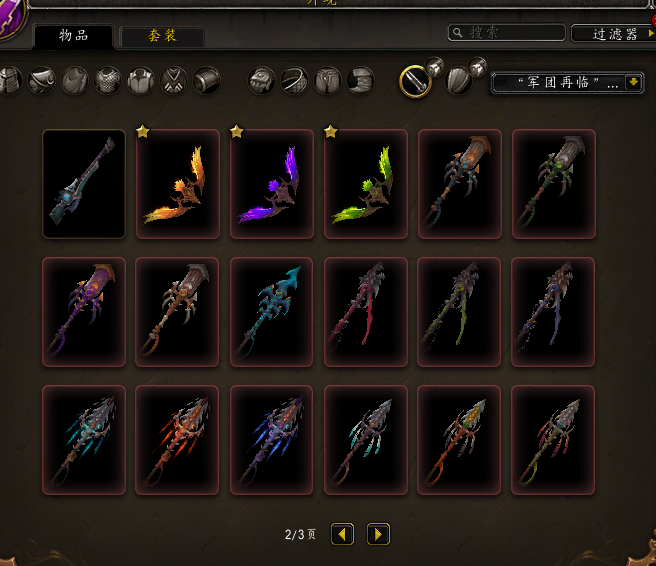Select the gold-ringed main-hand weapon slot
The height and width of the screenshot is (566, 656).
coord(416,81)
